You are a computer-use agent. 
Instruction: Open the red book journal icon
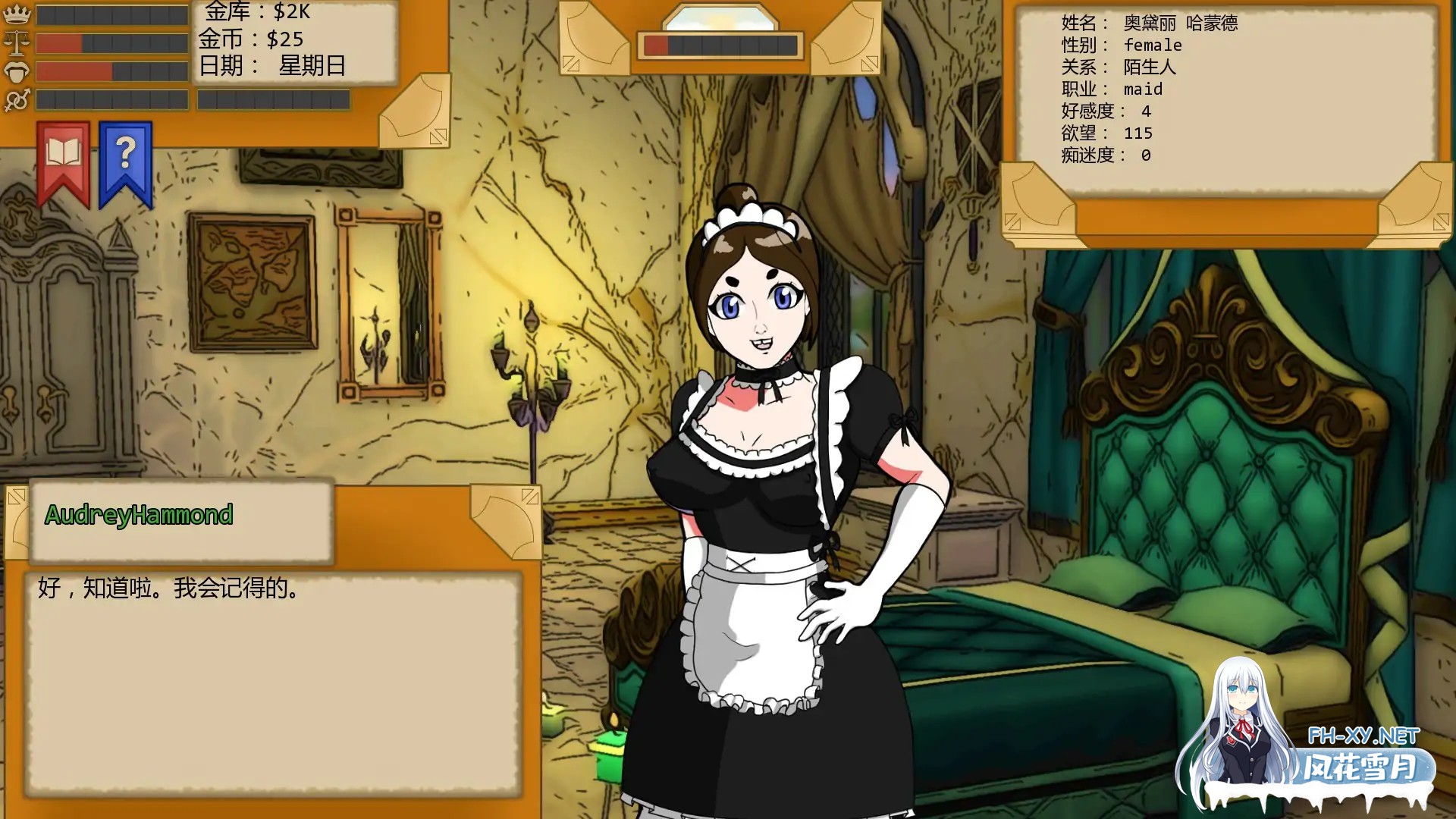click(64, 151)
